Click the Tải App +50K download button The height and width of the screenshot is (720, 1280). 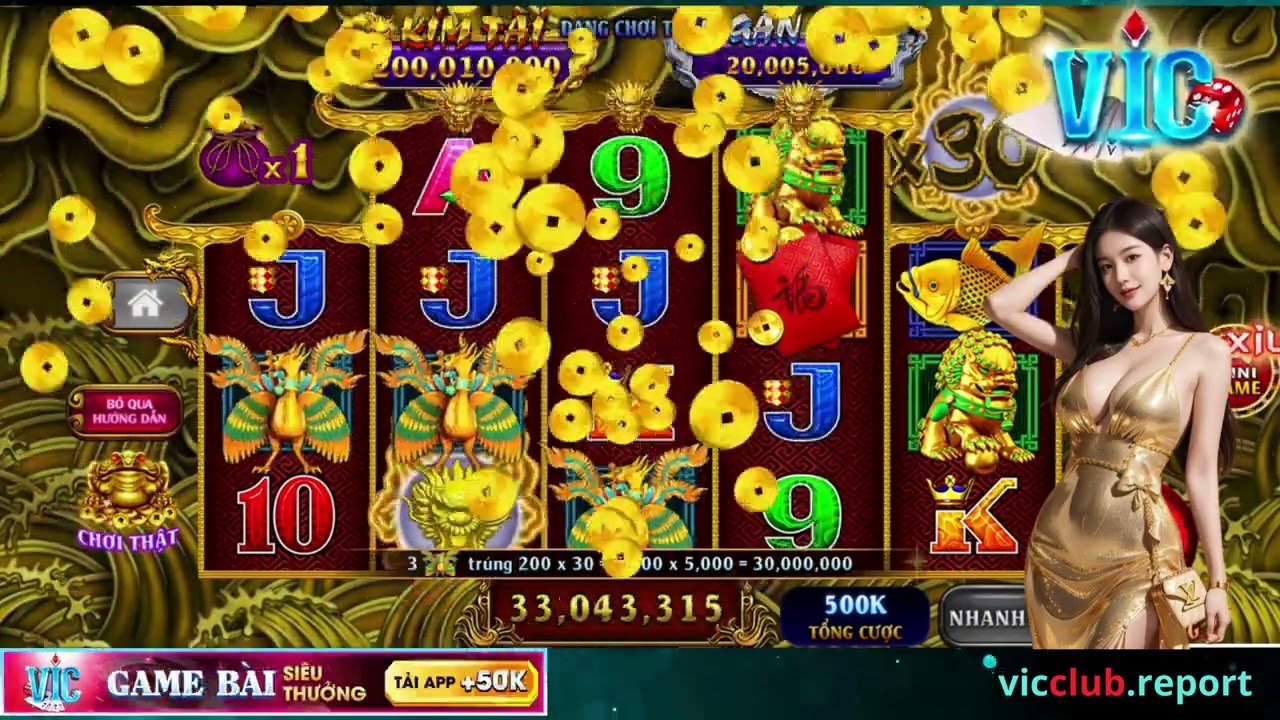click(x=461, y=683)
